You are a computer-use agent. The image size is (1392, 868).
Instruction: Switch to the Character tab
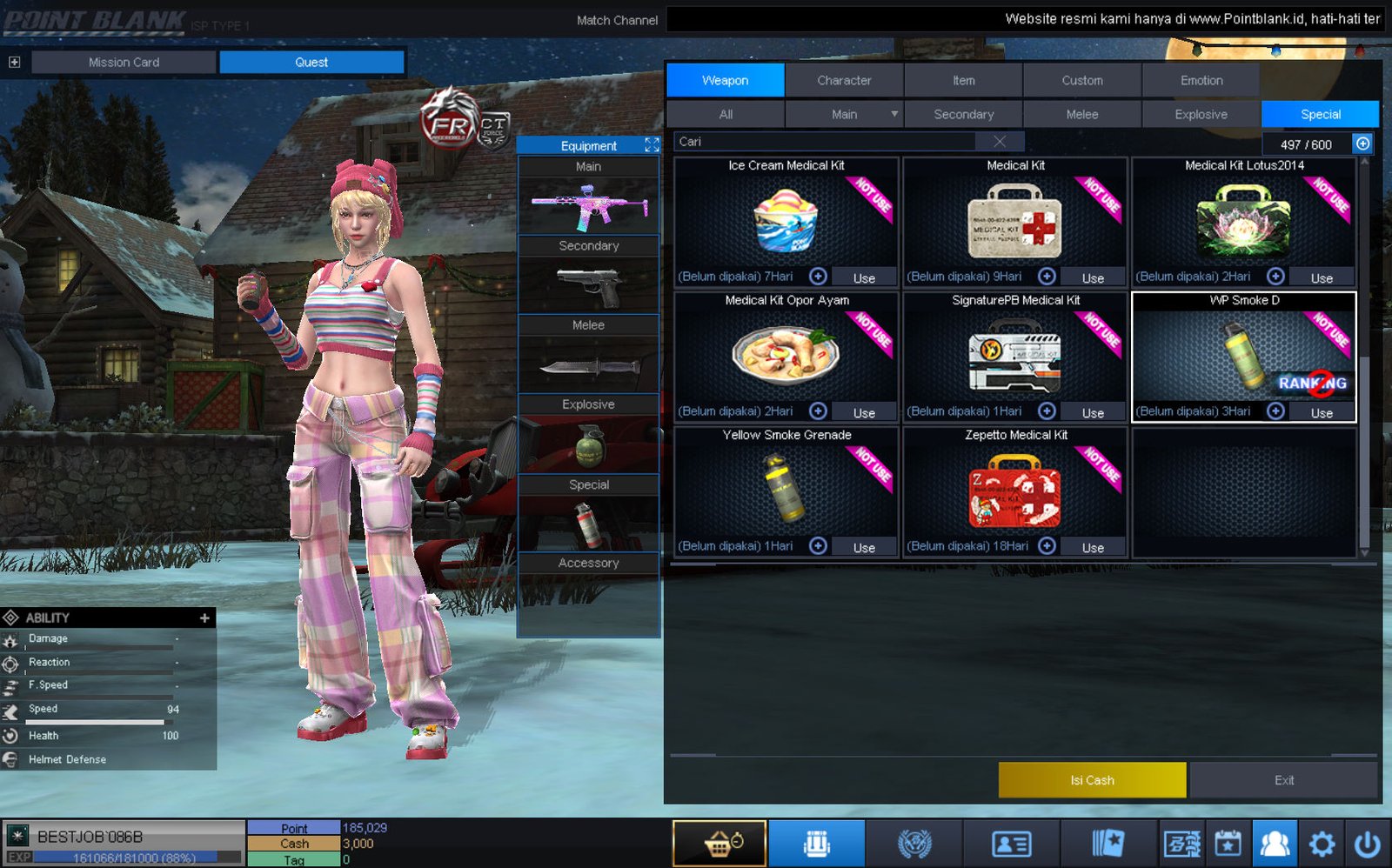coord(844,80)
